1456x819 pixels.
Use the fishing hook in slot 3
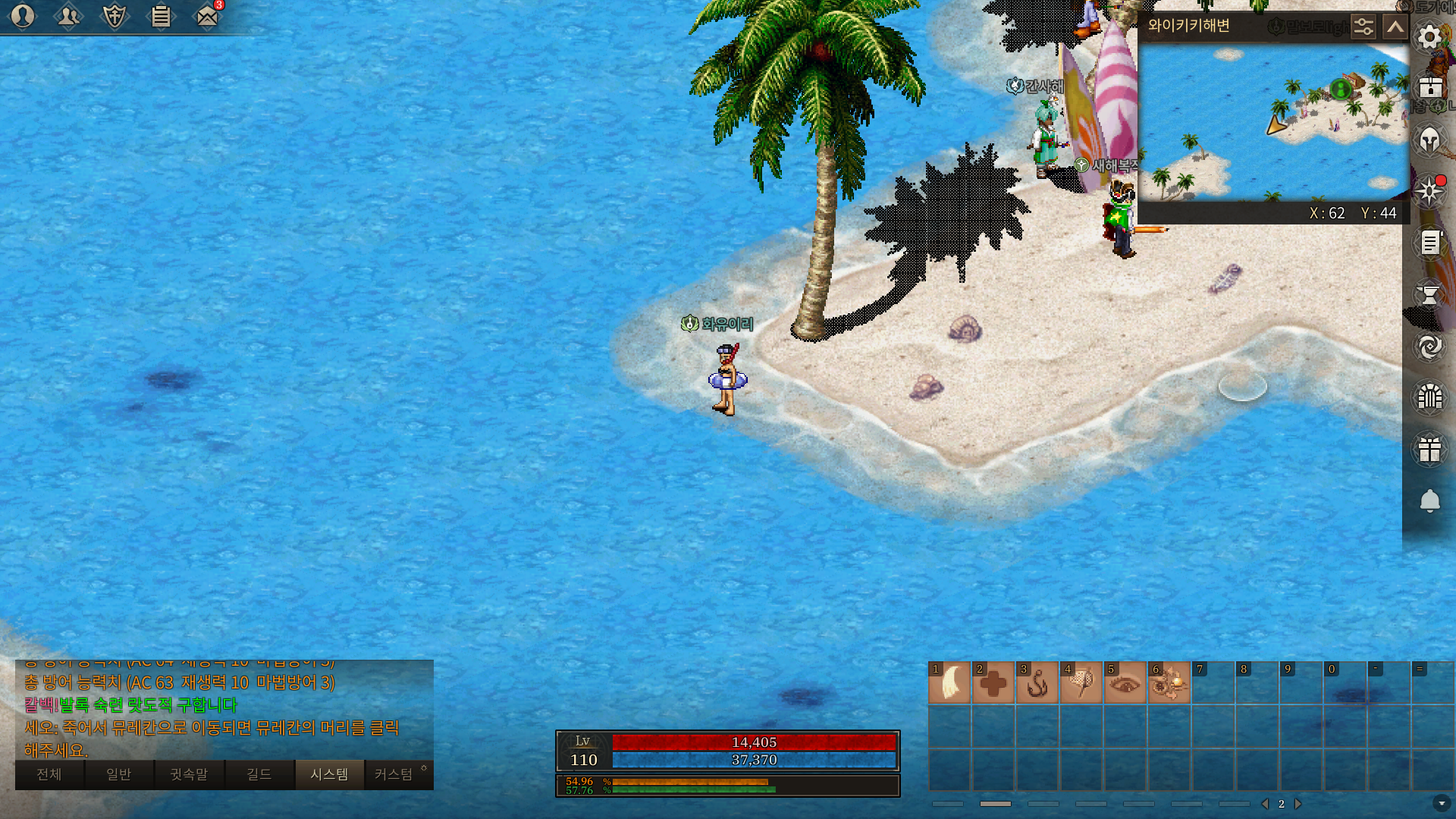click(x=1037, y=682)
